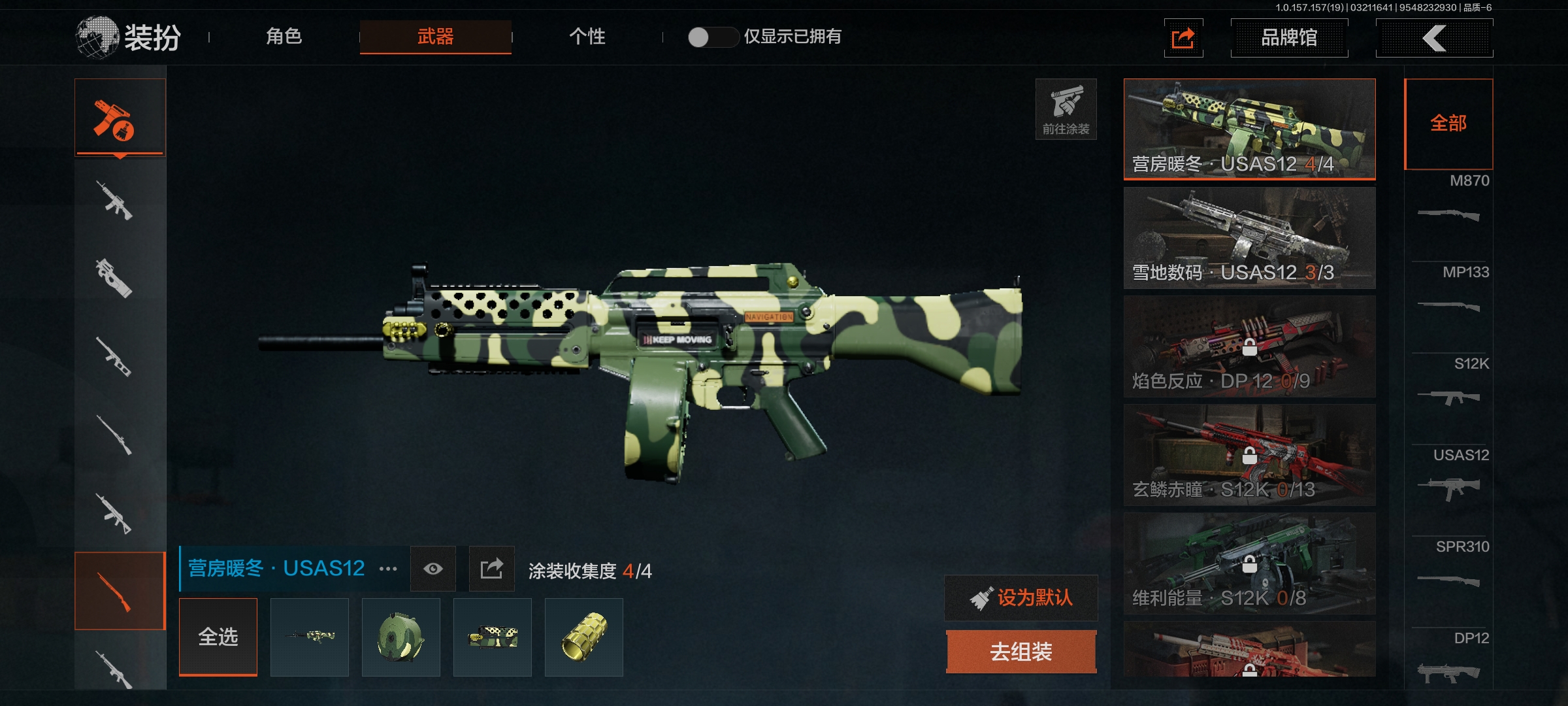The width and height of the screenshot is (1568, 706).
Task: Click the 去组装 assemble button
Action: 1021,652
